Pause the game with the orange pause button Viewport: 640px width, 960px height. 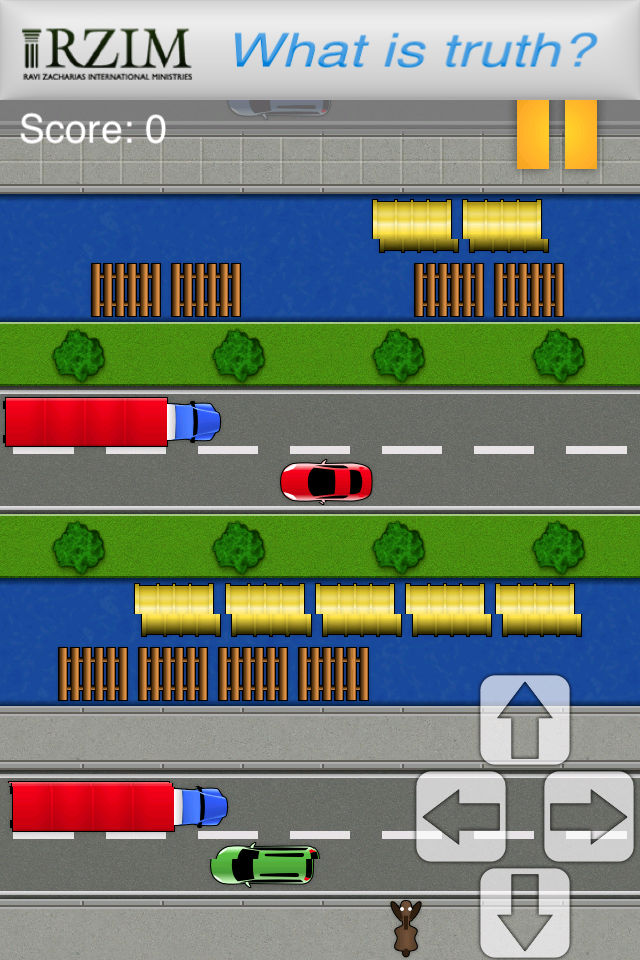[557, 134]
